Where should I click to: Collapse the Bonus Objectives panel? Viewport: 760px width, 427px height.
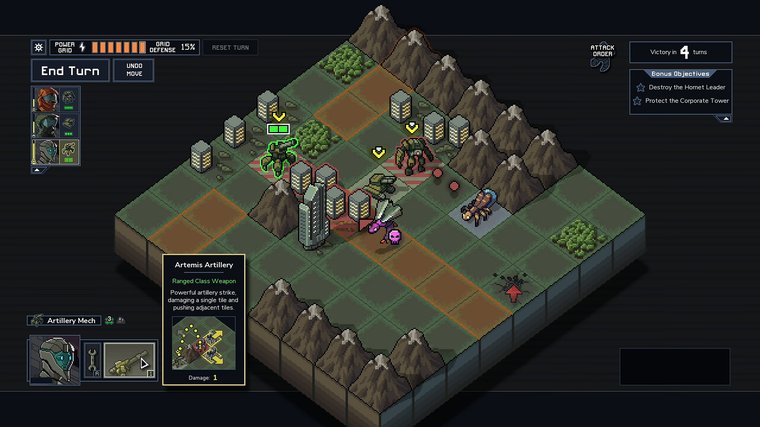[724, 118]
